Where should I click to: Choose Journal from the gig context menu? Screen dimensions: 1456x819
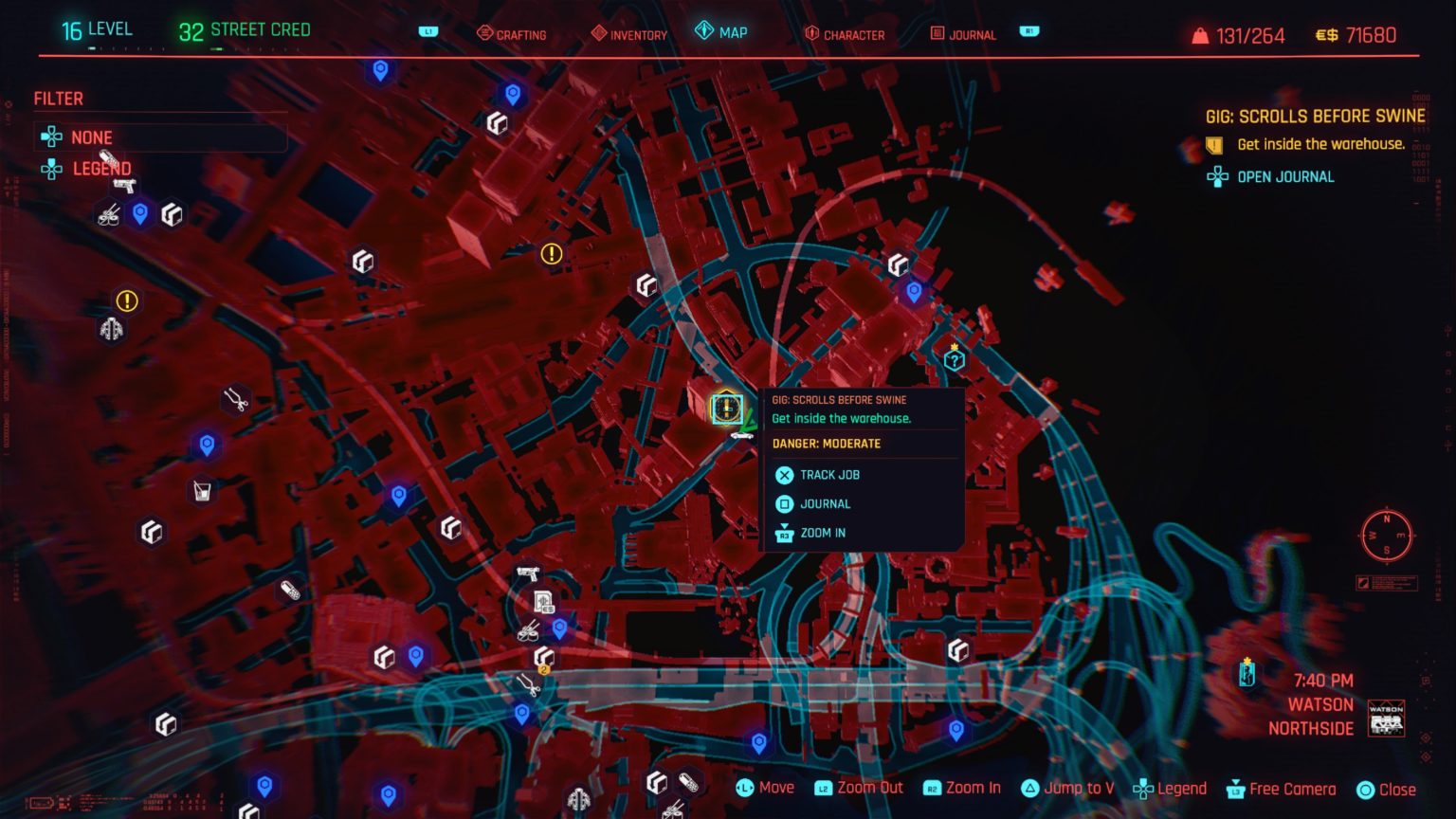tap(824, 503)
